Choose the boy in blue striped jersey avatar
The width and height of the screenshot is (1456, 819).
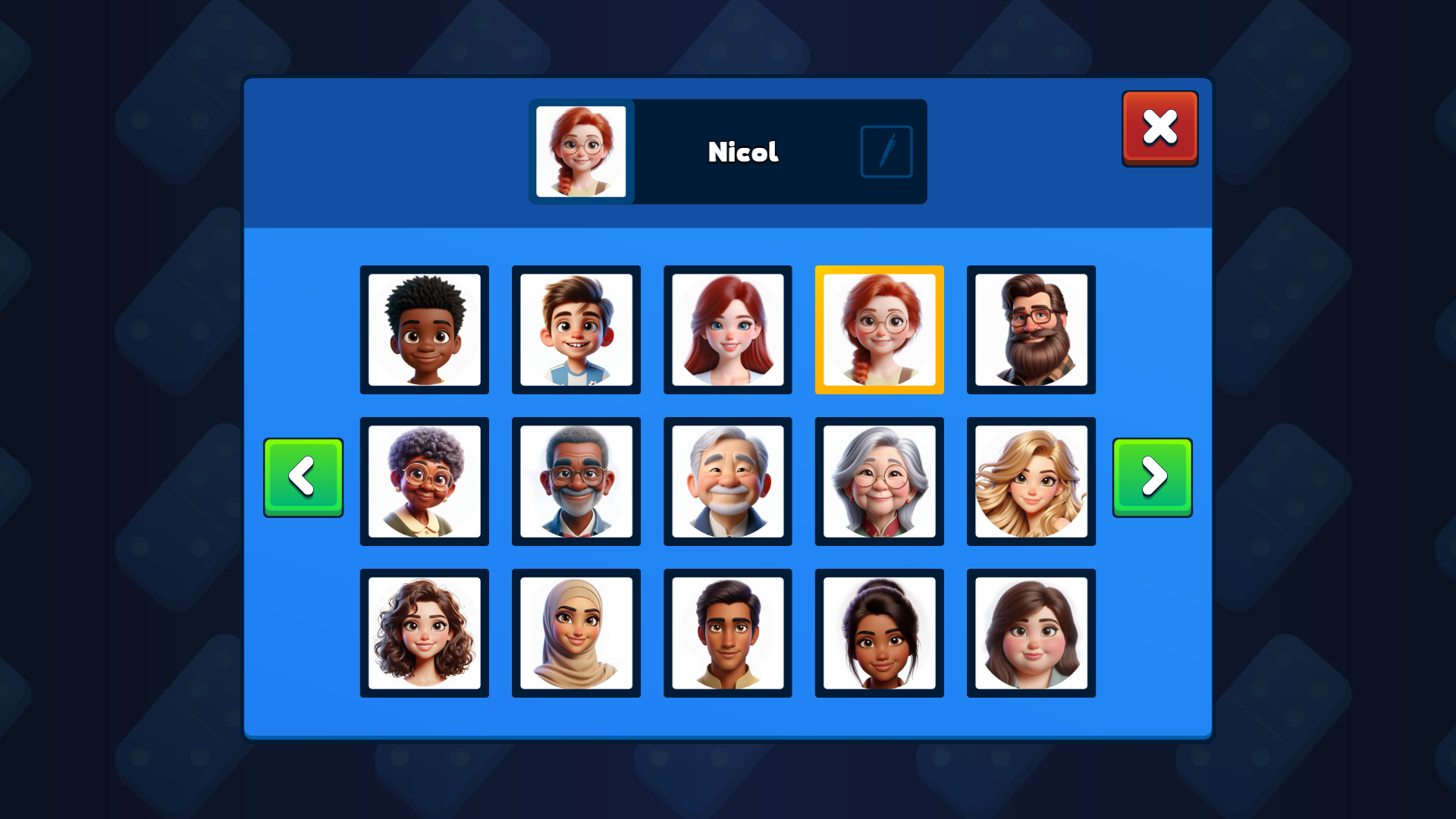click(x=576, y=330)
